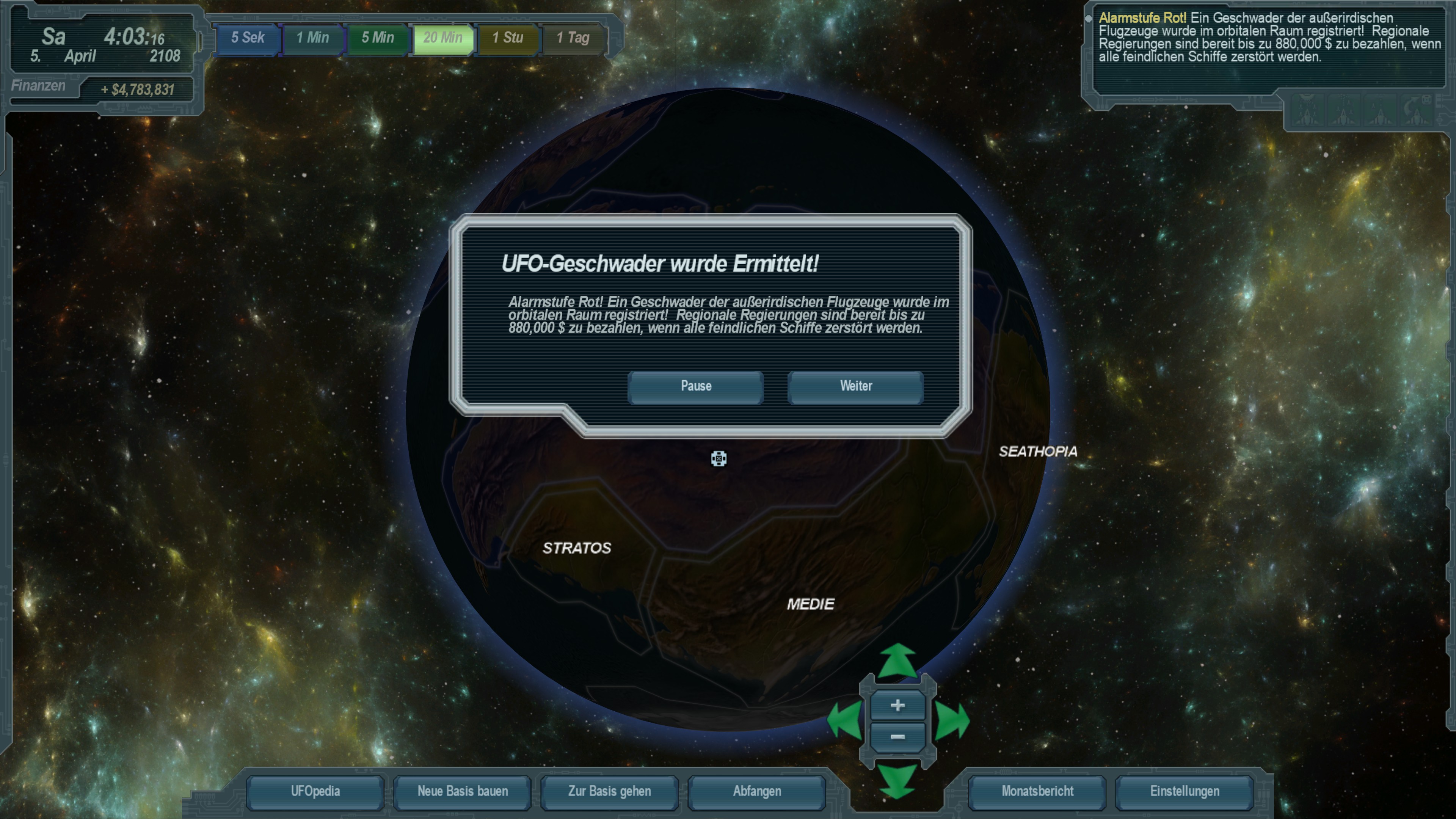The width and height of the screenshot is (1456, 819).
Task: Set time speed to 1 Tag
Action: coord(573,38)
